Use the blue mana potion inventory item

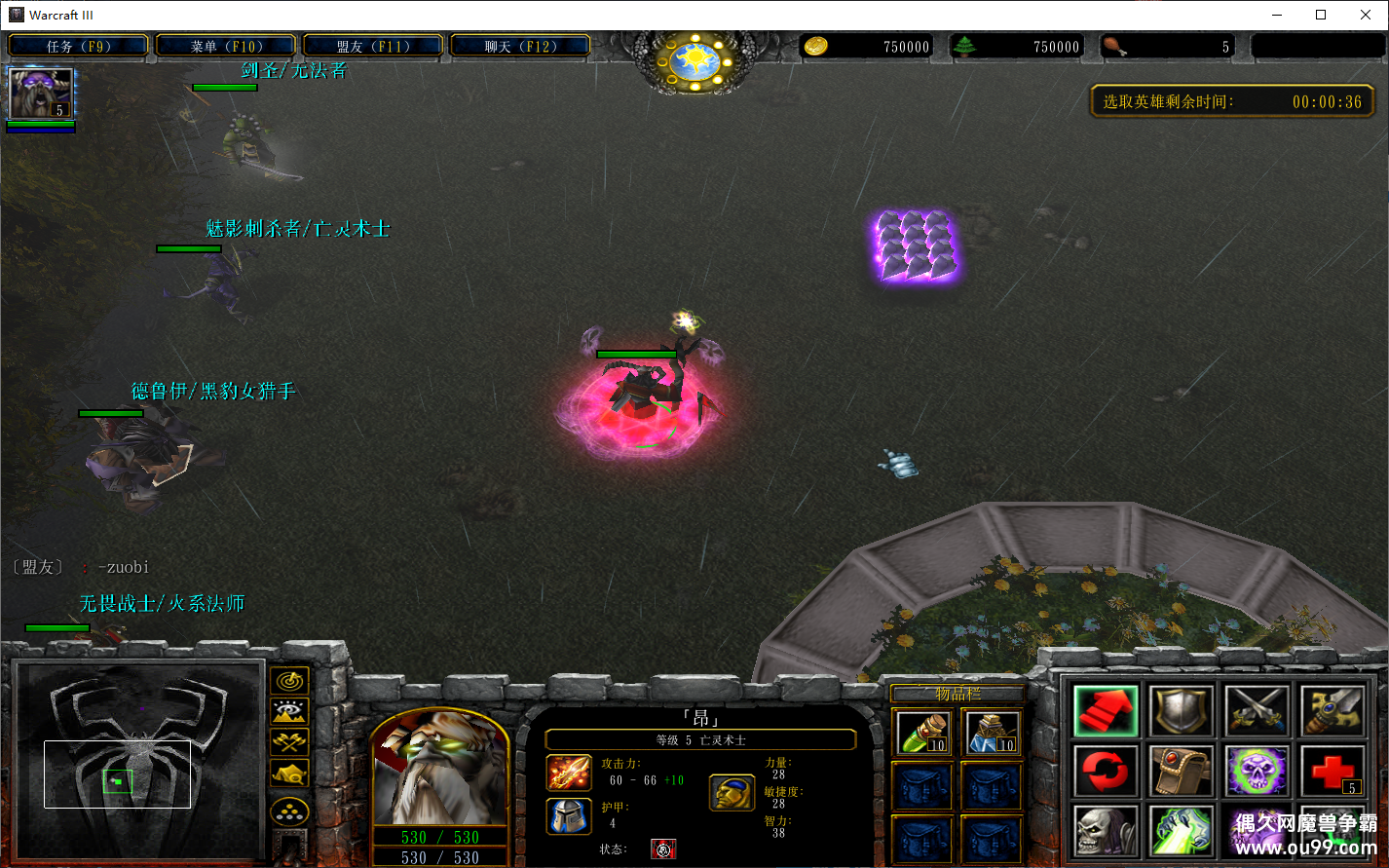992,733
